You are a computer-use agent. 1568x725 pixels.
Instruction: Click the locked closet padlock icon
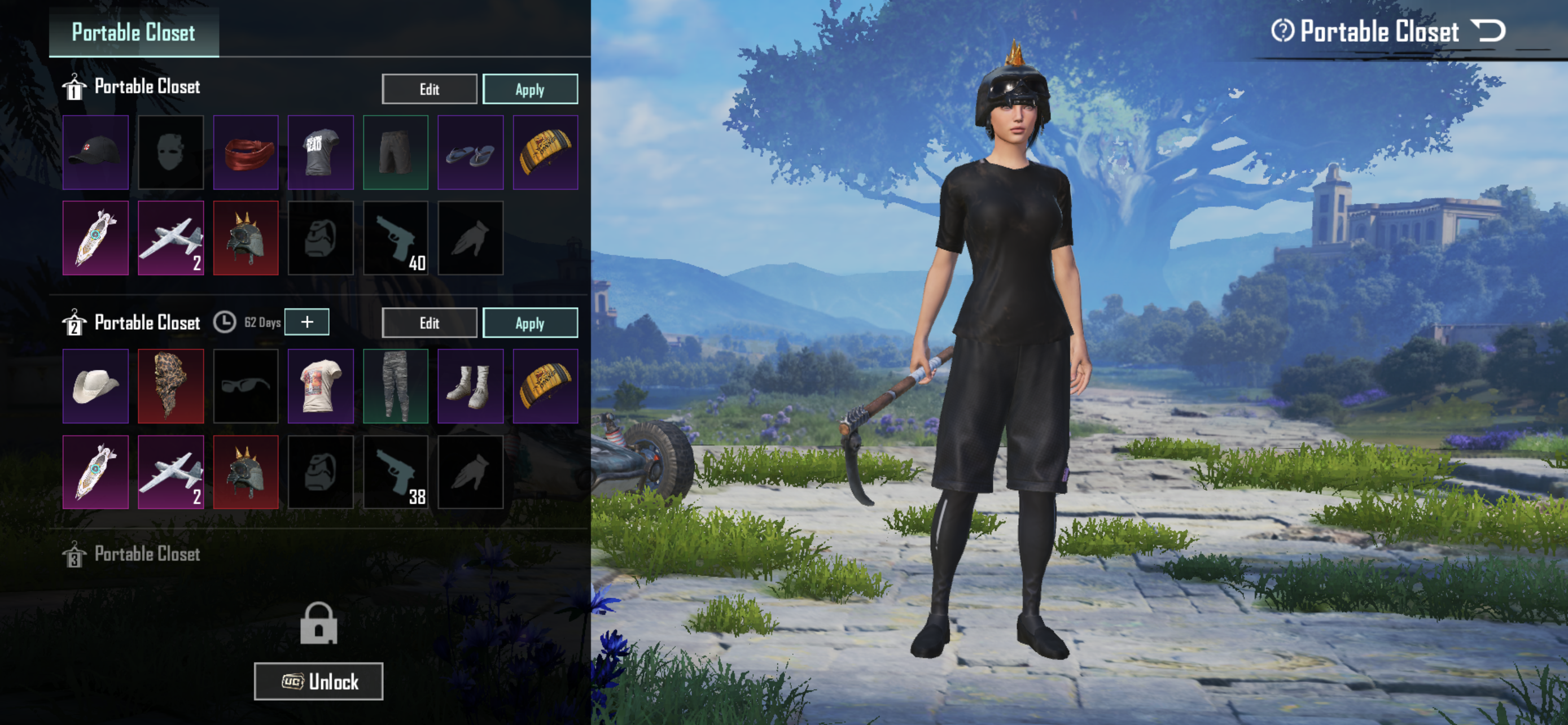[x=318, y=623]
